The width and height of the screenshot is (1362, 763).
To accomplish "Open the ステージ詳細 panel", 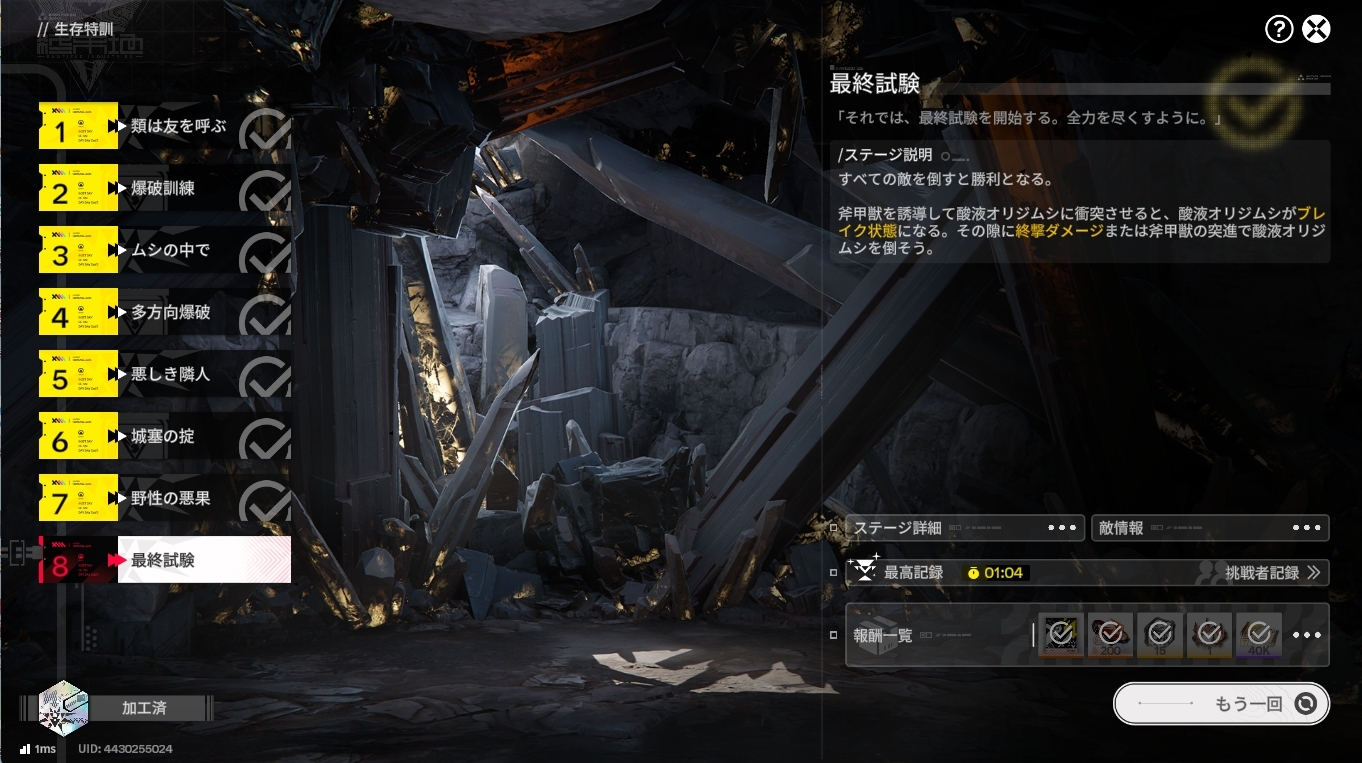I will [x=965, y=528].
